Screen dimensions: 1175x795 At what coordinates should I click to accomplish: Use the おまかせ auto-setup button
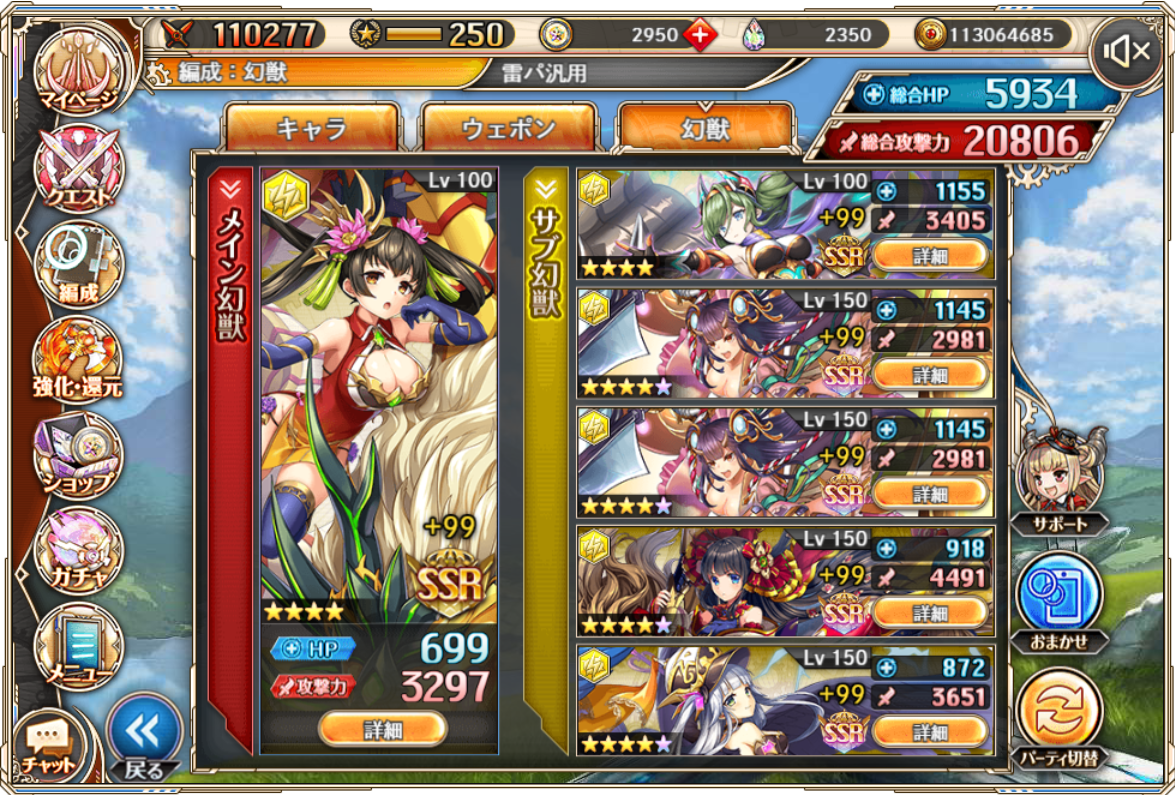[1059, 598]
